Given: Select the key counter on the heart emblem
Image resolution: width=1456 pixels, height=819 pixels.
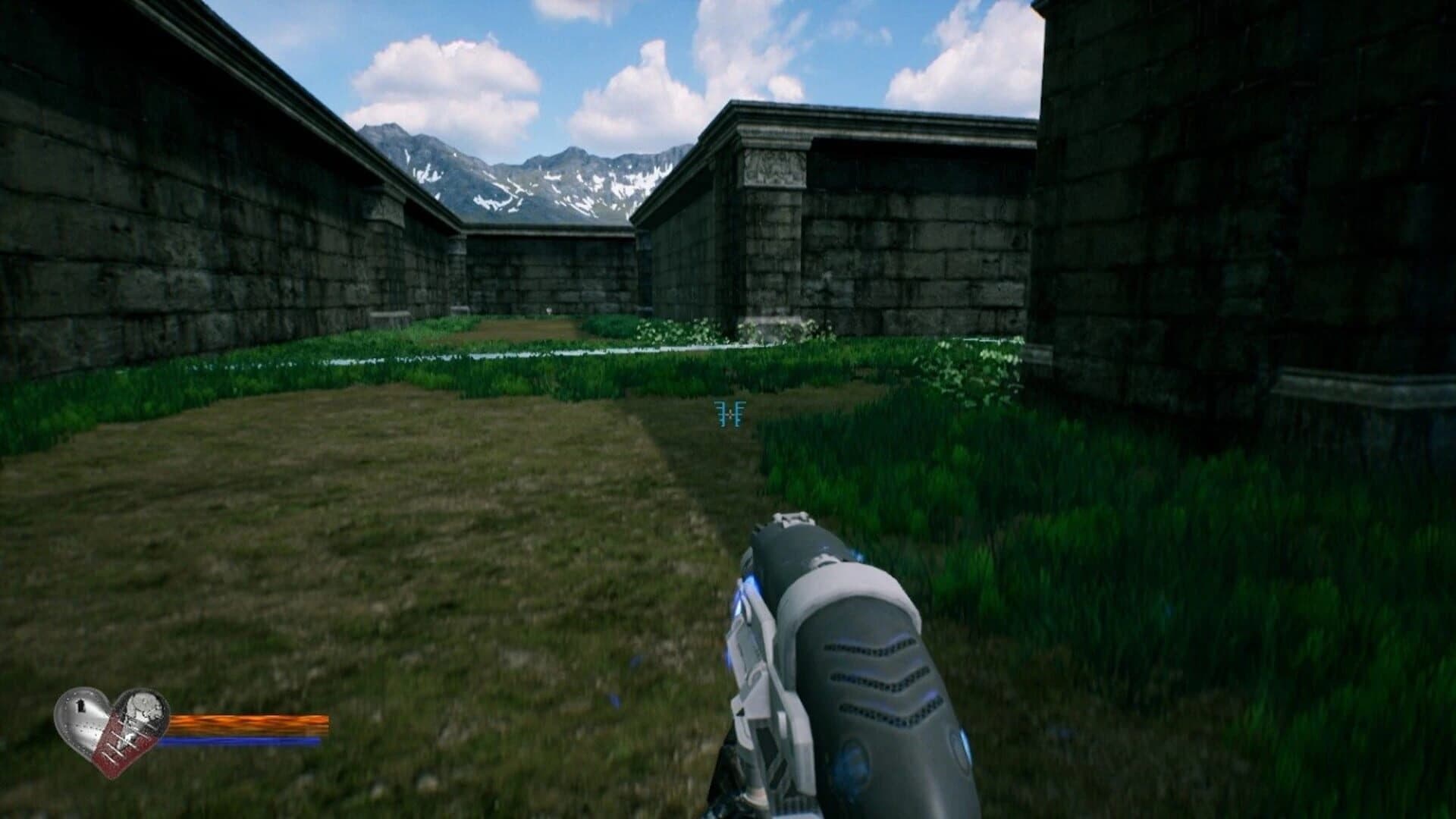Looking at the screenshot, I should (x=80, y=706).
